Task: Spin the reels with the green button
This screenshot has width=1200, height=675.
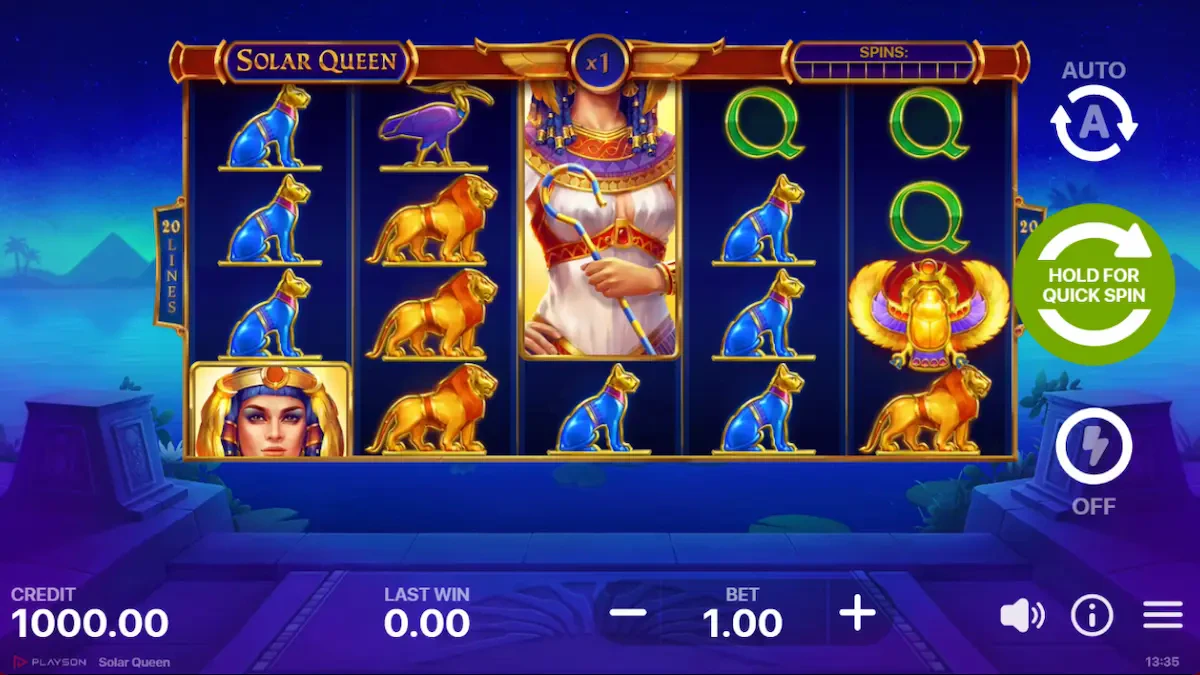Action: point(1093,284)
